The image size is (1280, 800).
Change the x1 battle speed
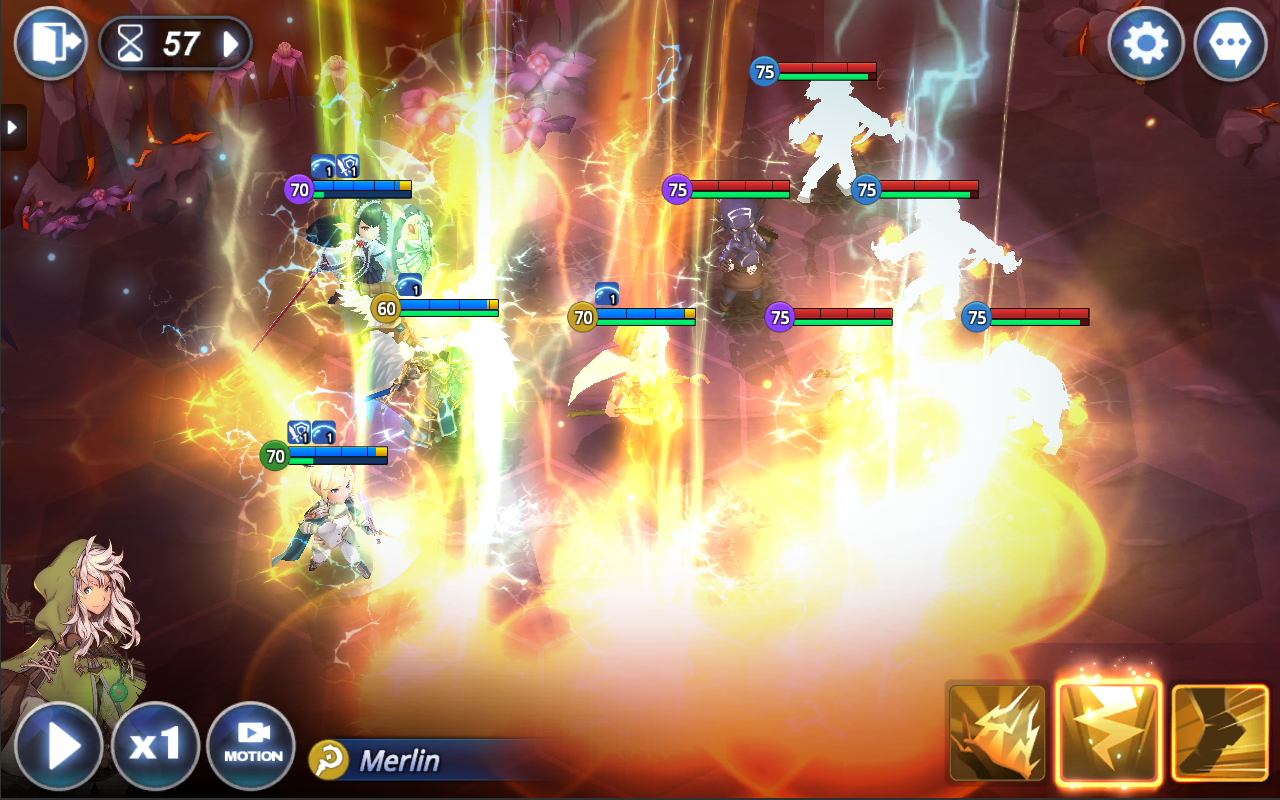pos(154,745)
